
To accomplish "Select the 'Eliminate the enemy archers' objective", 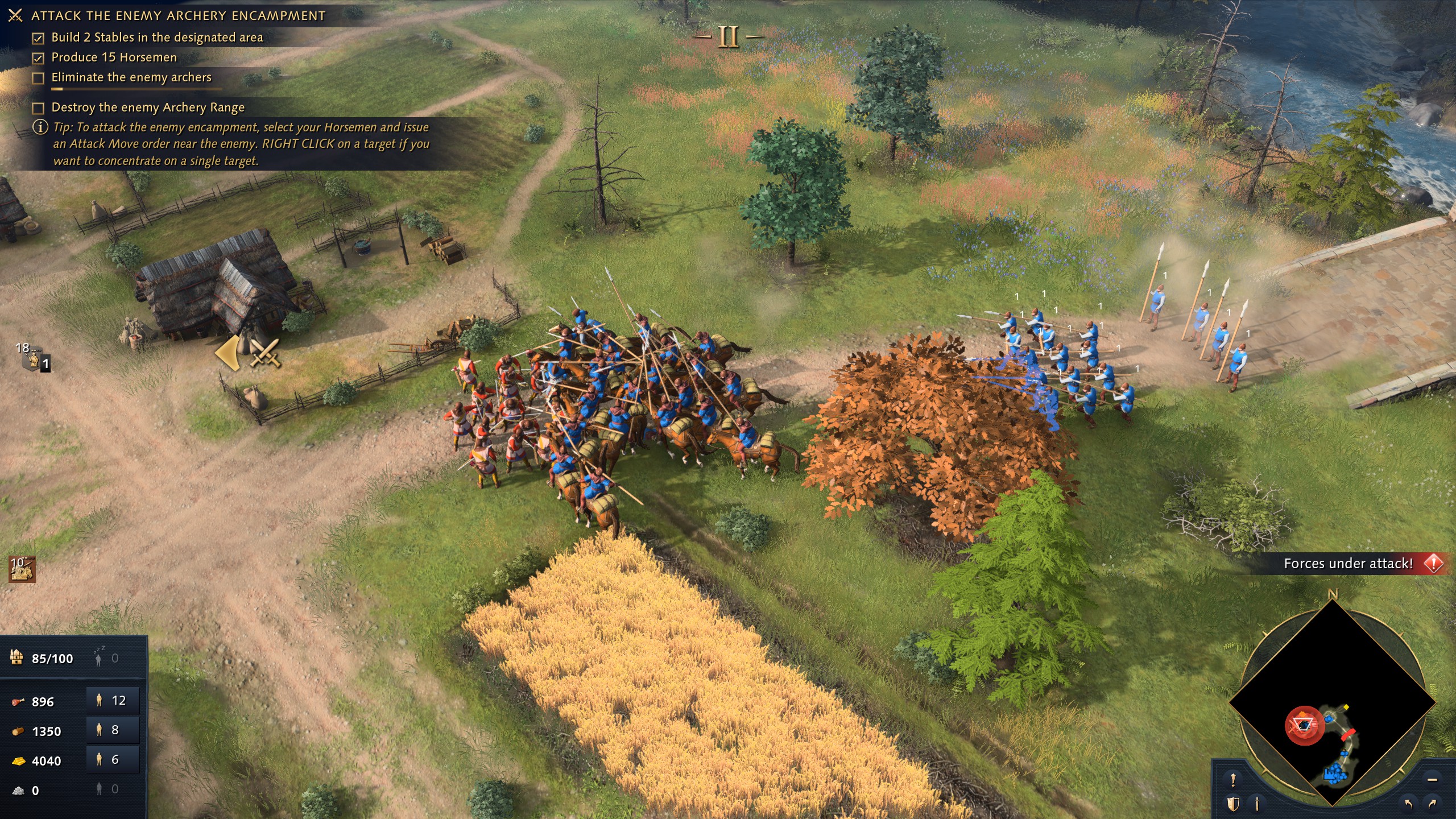I will [131, 77].
